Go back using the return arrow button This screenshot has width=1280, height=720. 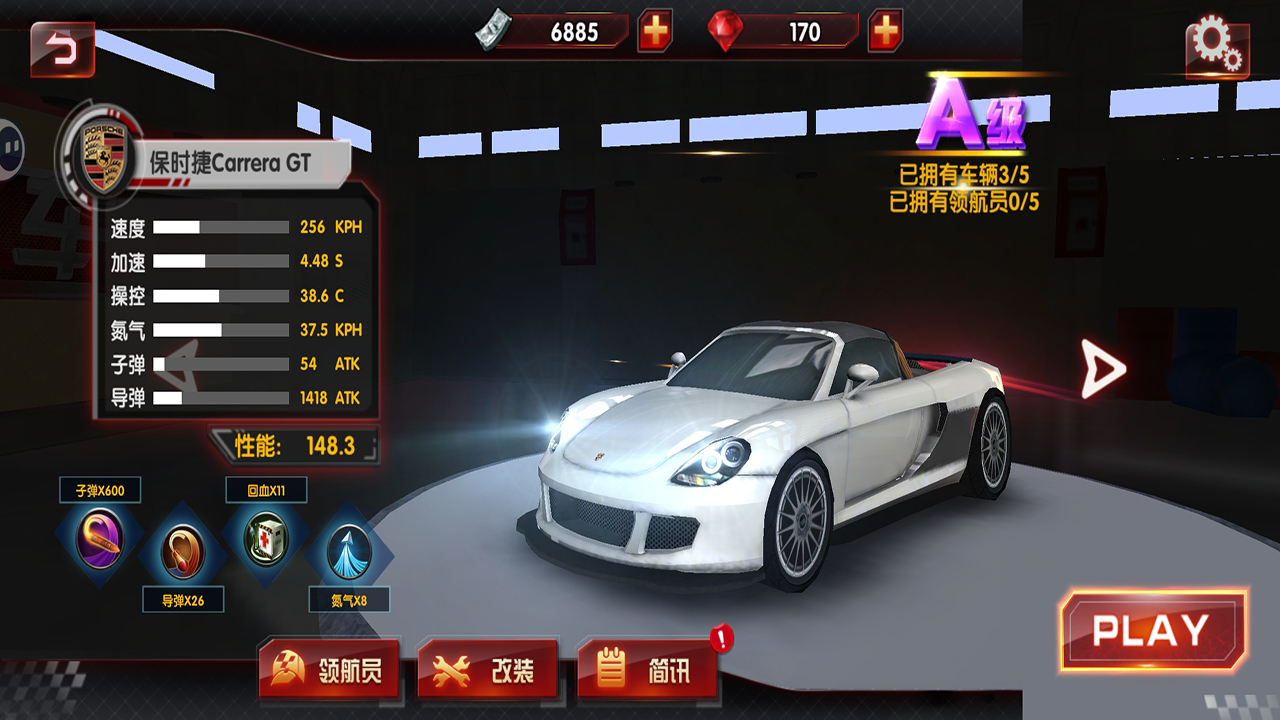(62, 49)
